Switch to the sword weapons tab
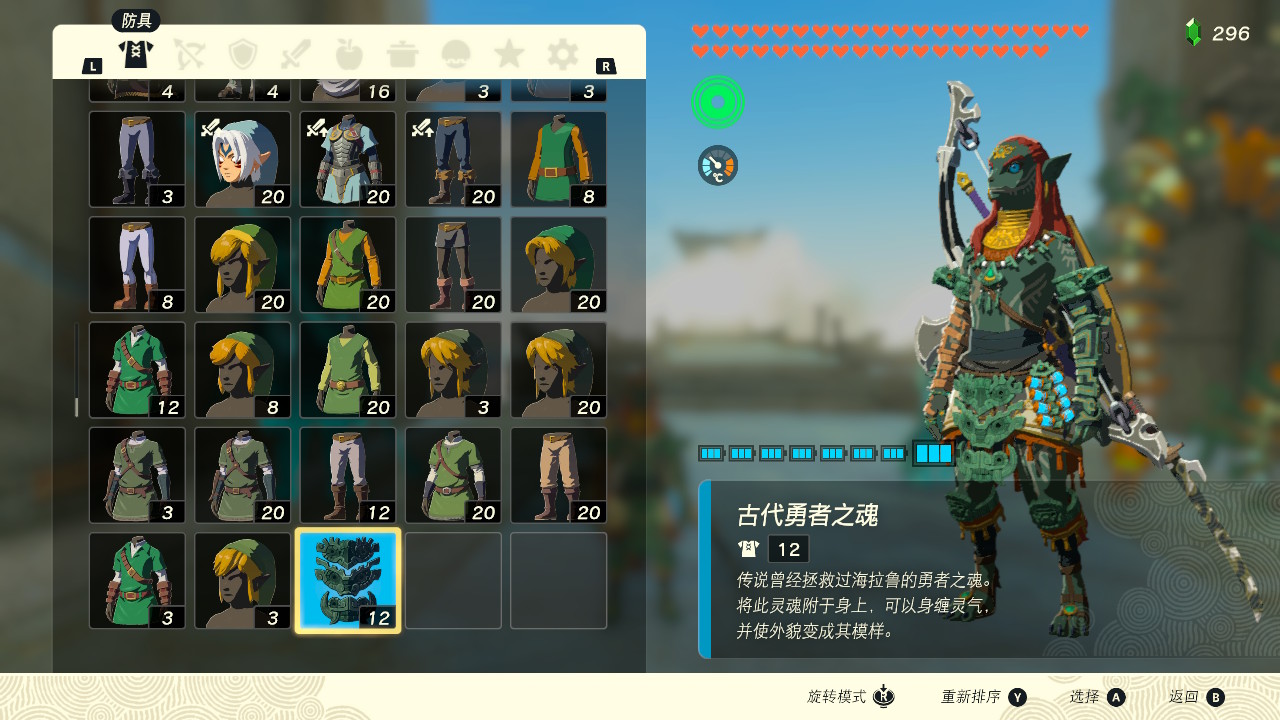The width and height of the screenshot is (1280, 720). click(297, 53)
